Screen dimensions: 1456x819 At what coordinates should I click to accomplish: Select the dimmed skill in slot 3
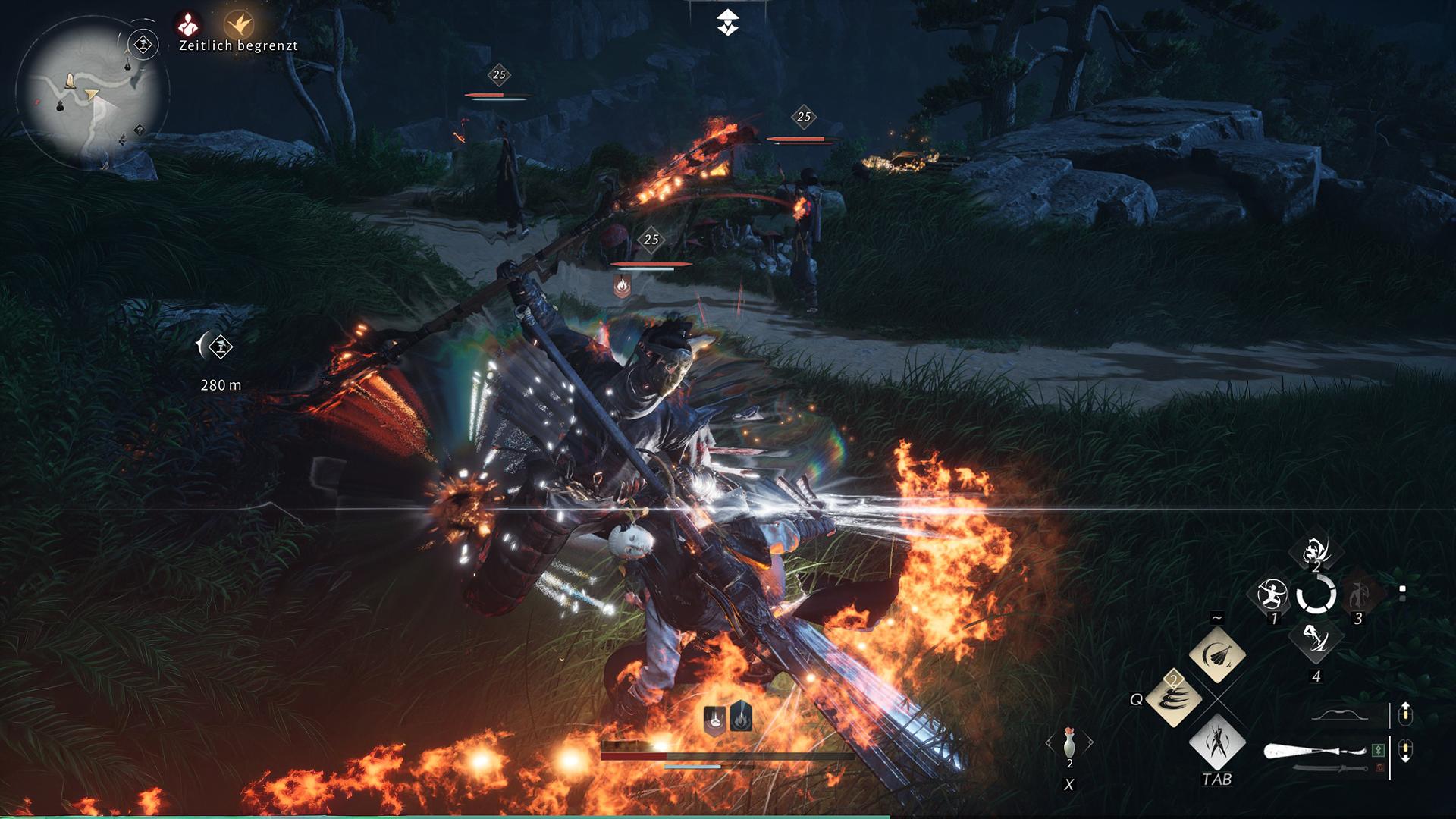(x=1358, y=595)
